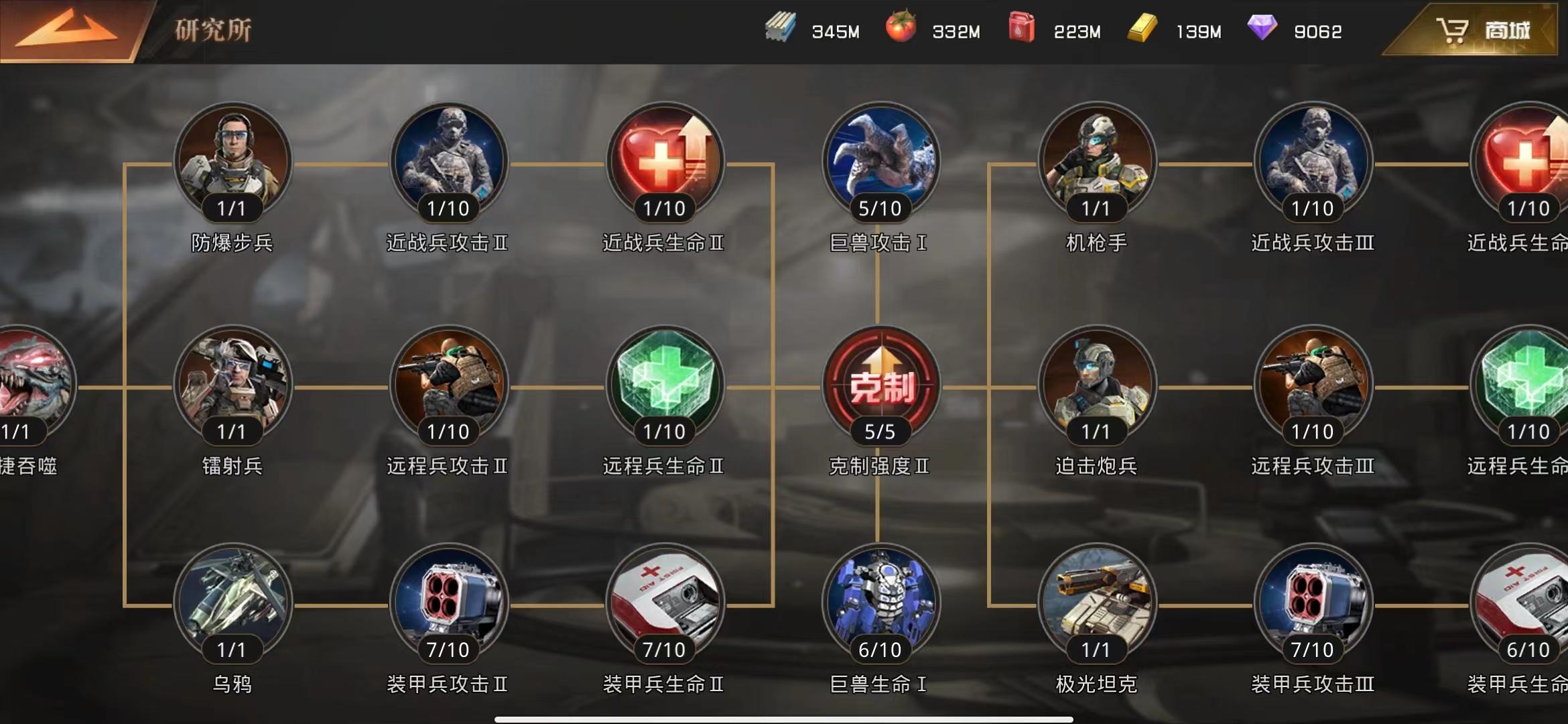Select the 巨兽生命 I mech node
Image resolution: width=1568 pixels, height=724 pixels.
[x=880, y=602]
